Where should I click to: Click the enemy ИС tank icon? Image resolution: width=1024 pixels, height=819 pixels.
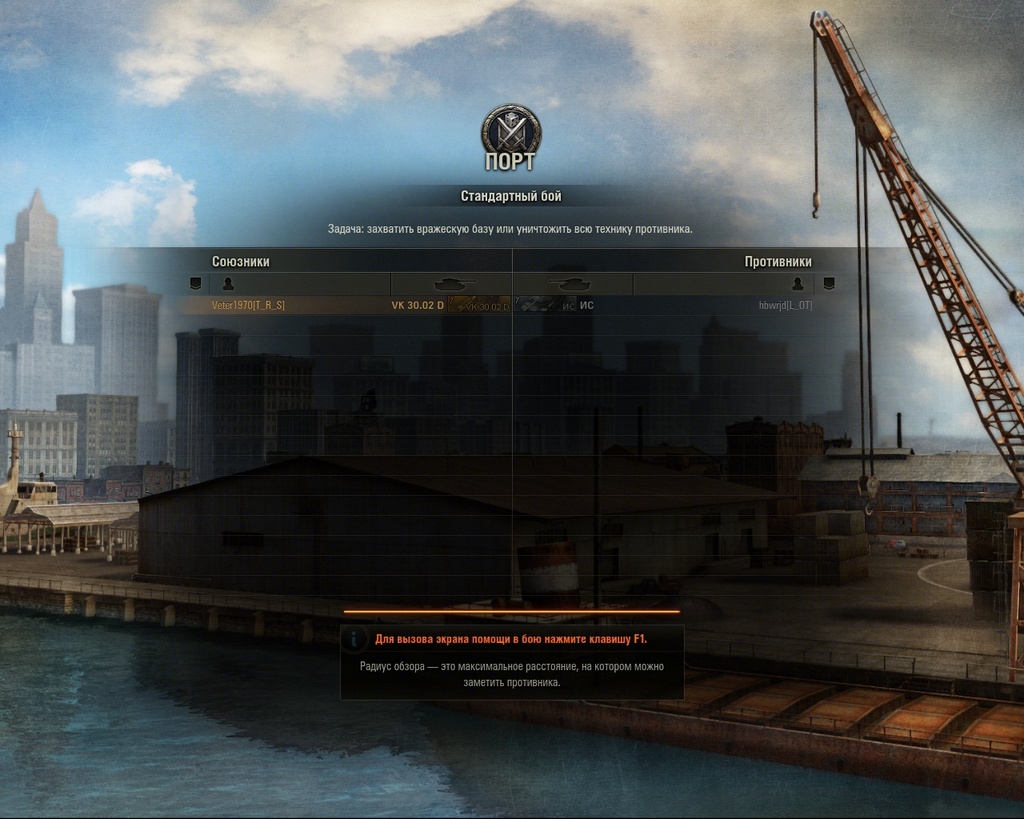(x=546, y=305)
